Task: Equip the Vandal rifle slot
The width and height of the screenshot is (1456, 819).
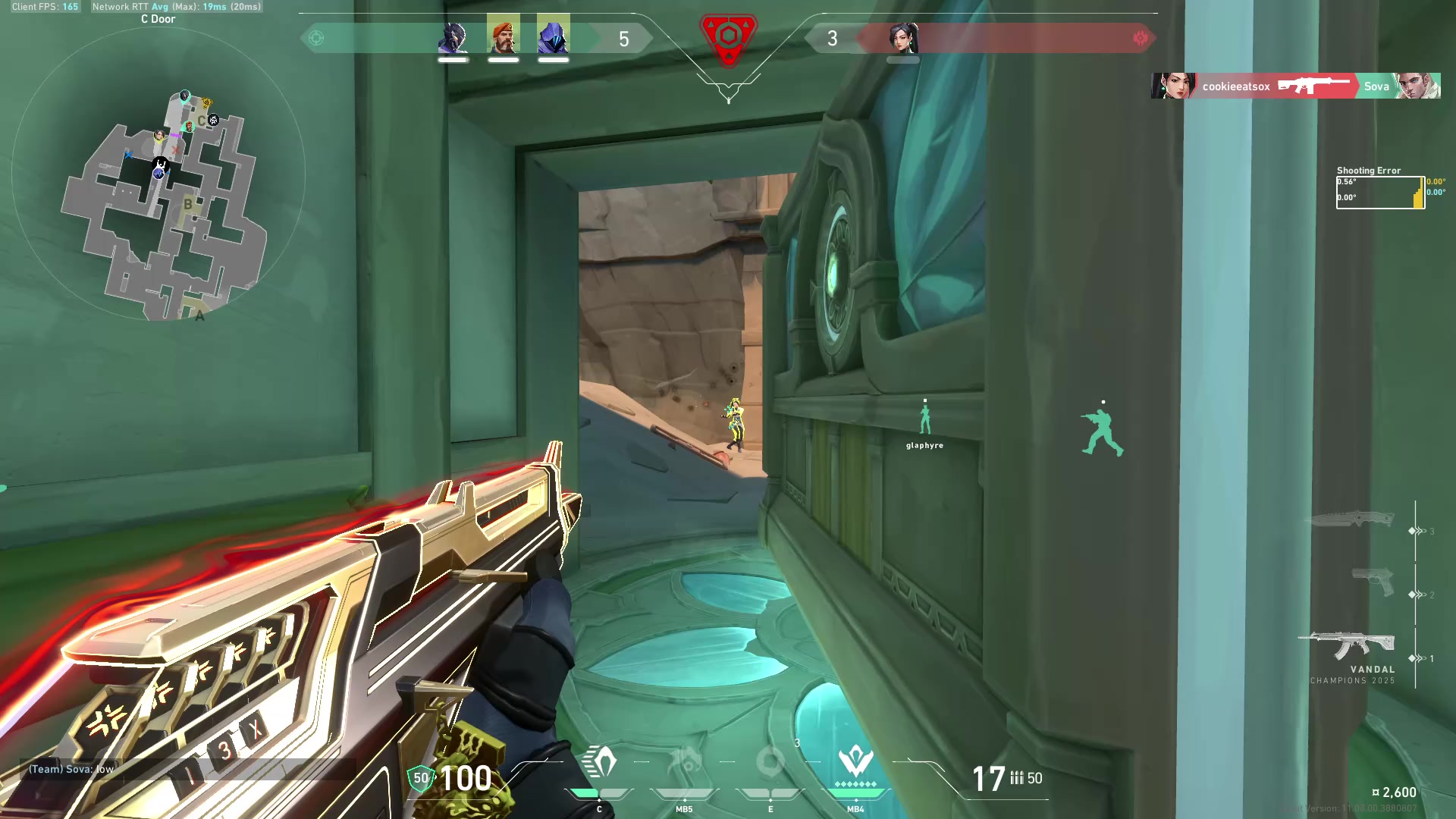Action: (x=1347, y=645)
